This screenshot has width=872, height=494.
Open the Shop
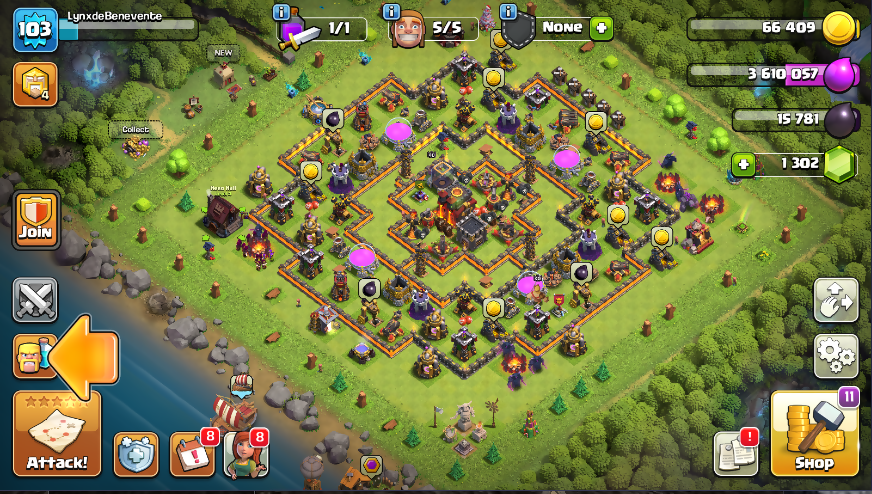[x=814, y=434]
